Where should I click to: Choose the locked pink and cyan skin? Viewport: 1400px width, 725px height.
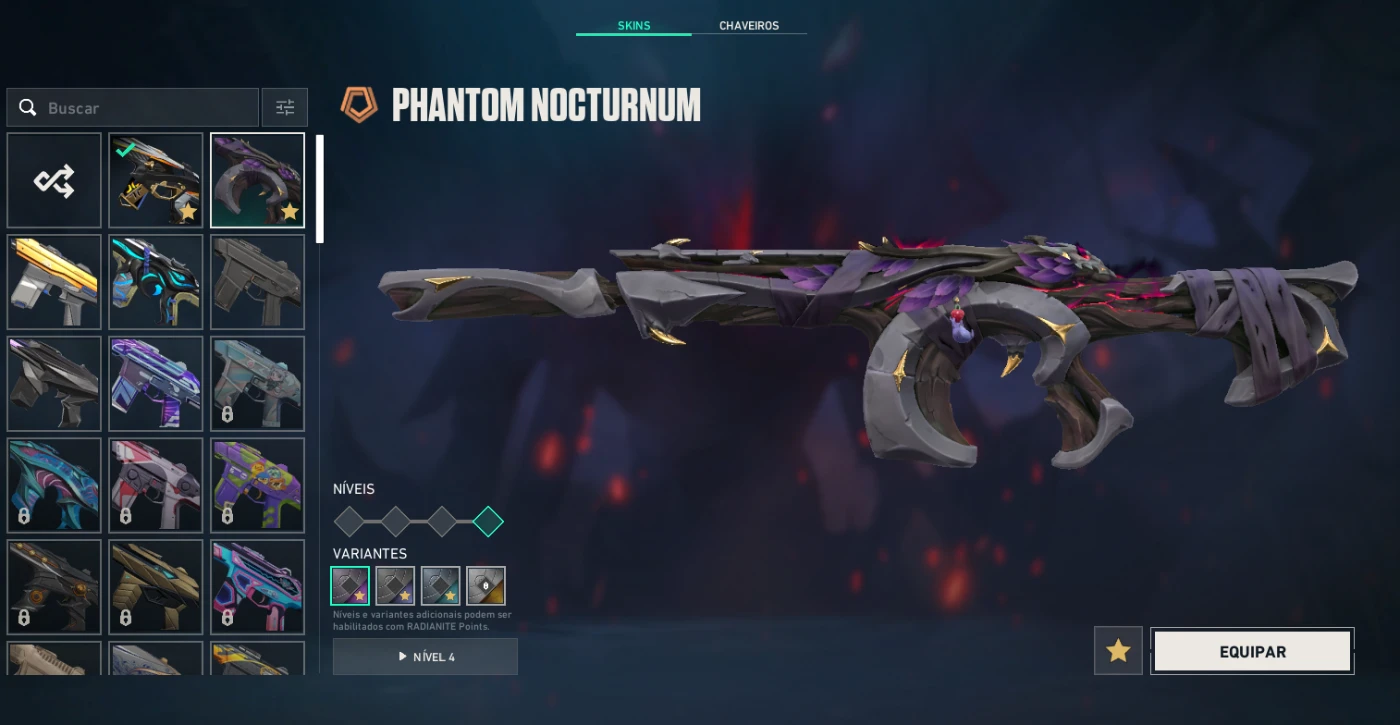257,586
